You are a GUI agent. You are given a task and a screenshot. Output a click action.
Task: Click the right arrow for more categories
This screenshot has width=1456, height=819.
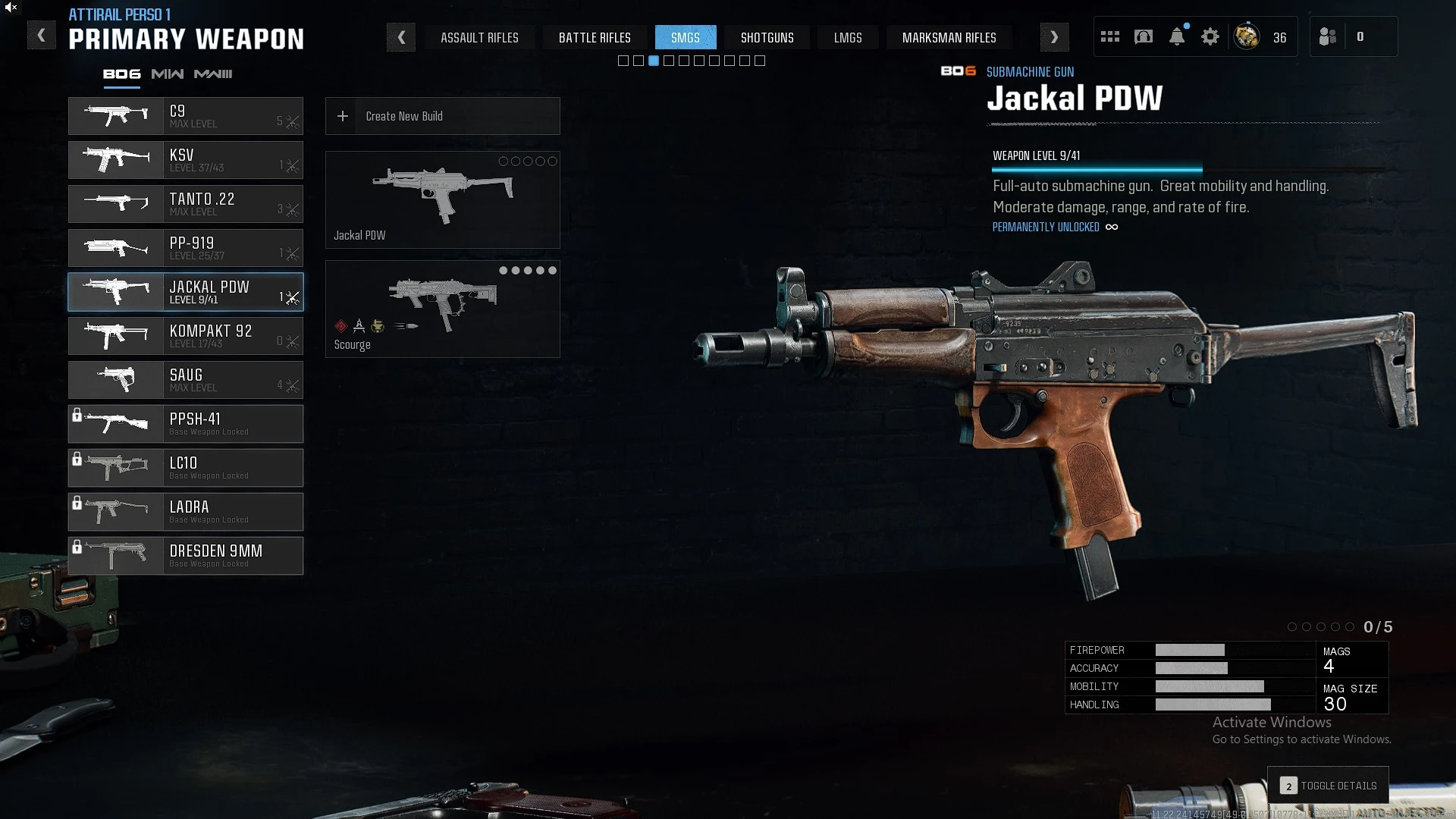pyautogui.click(x=1054, y=37)
